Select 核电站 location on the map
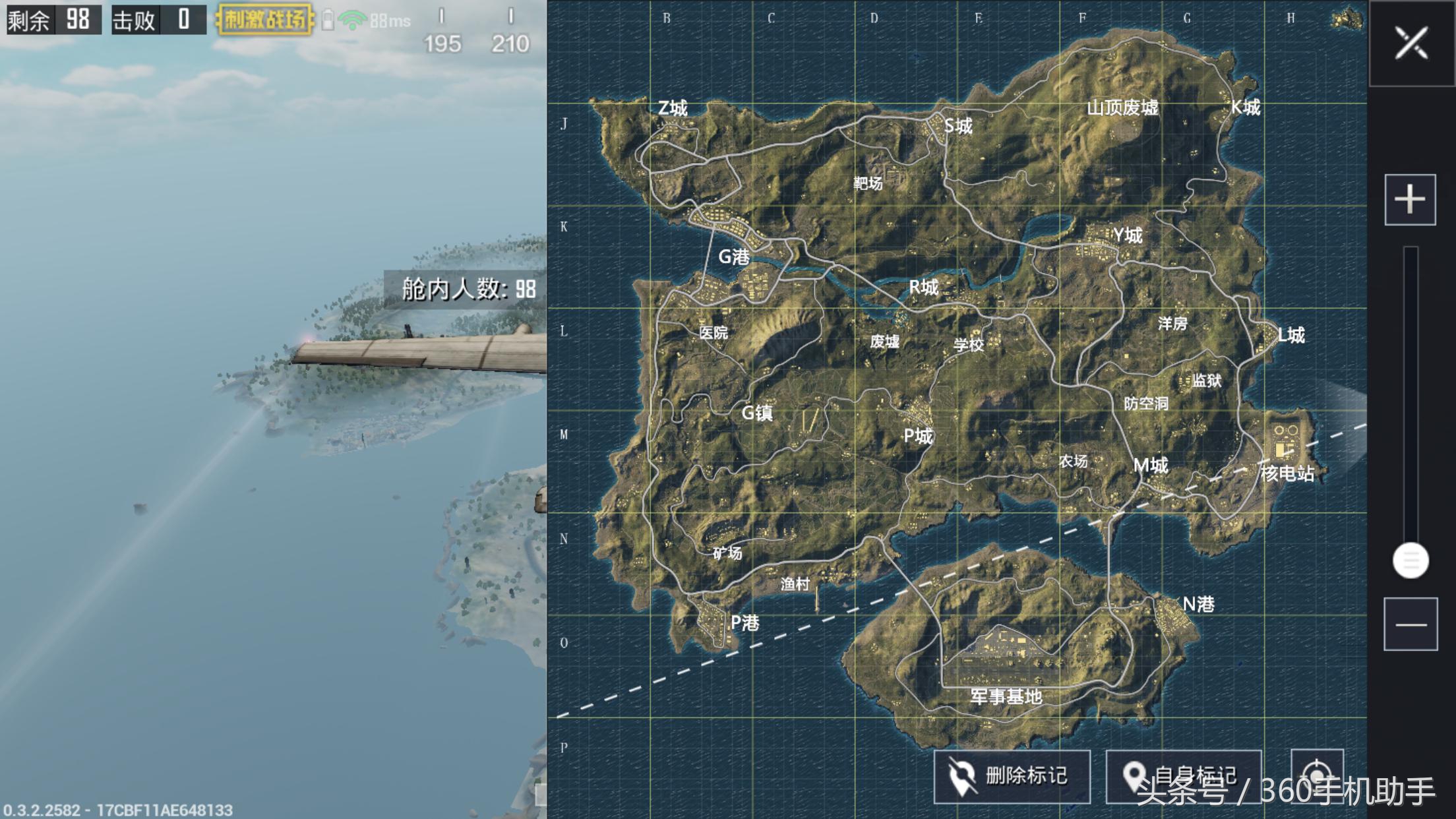This screenshot has height=819, width=1456. [1287, 473]
